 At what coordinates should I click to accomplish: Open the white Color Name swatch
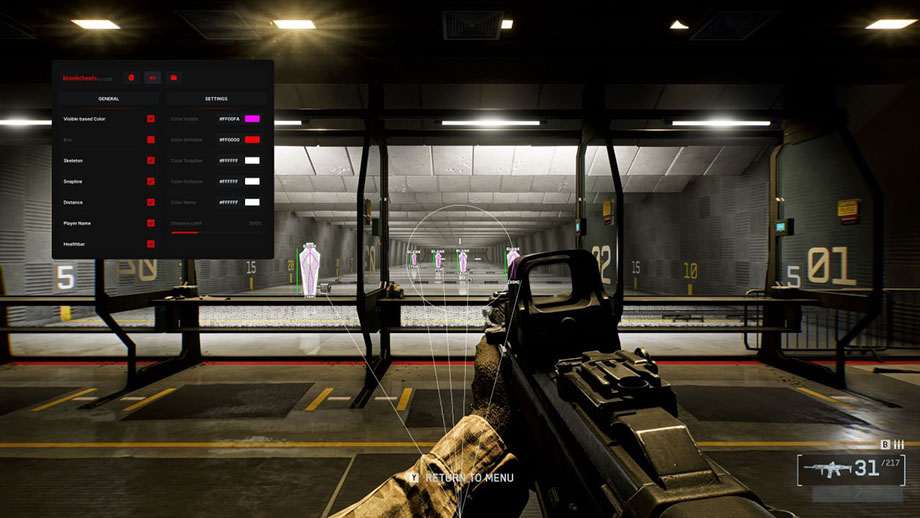tap(252, 202)
